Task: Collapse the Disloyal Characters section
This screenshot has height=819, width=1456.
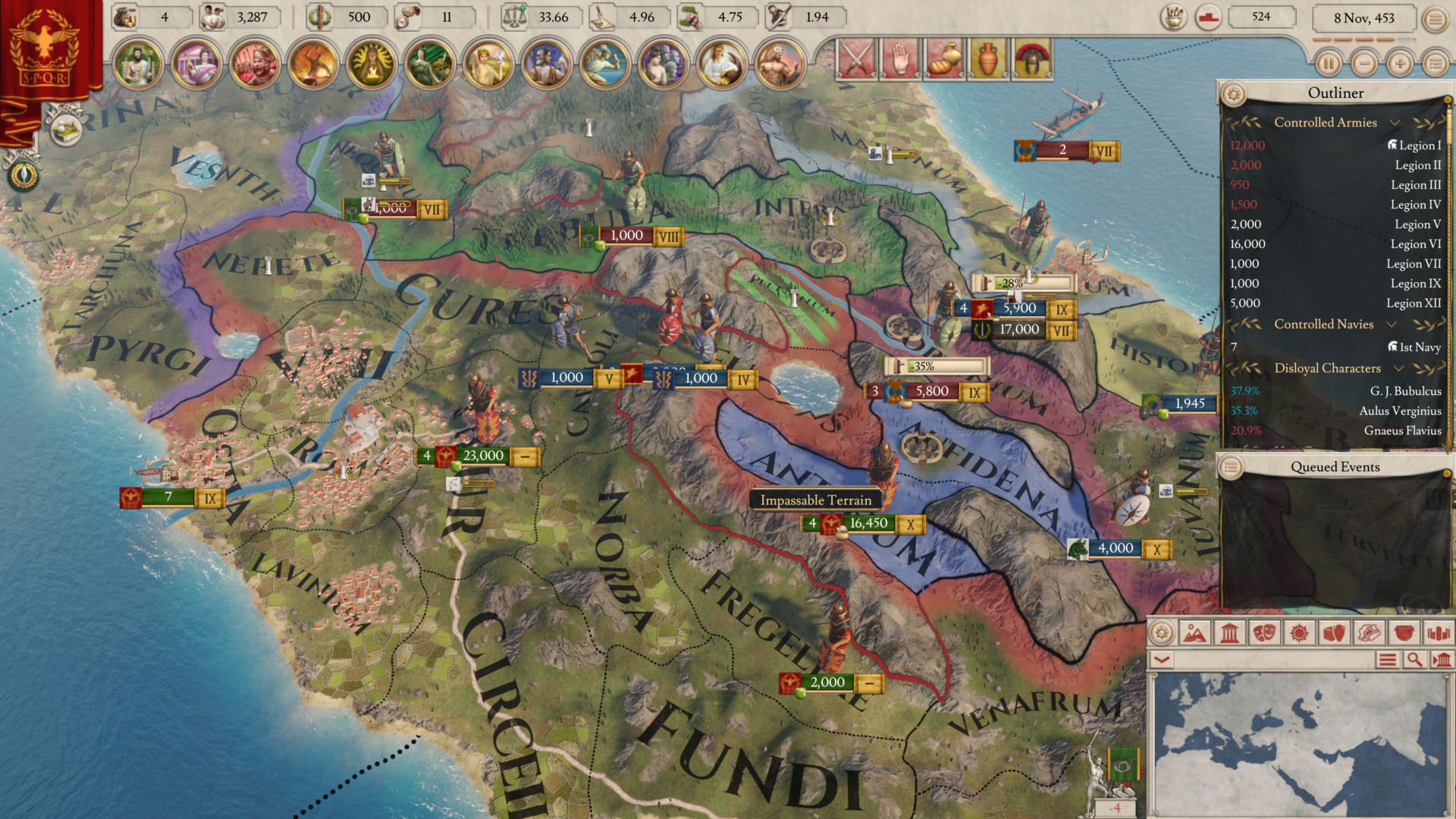Action: click(1398, 368)
